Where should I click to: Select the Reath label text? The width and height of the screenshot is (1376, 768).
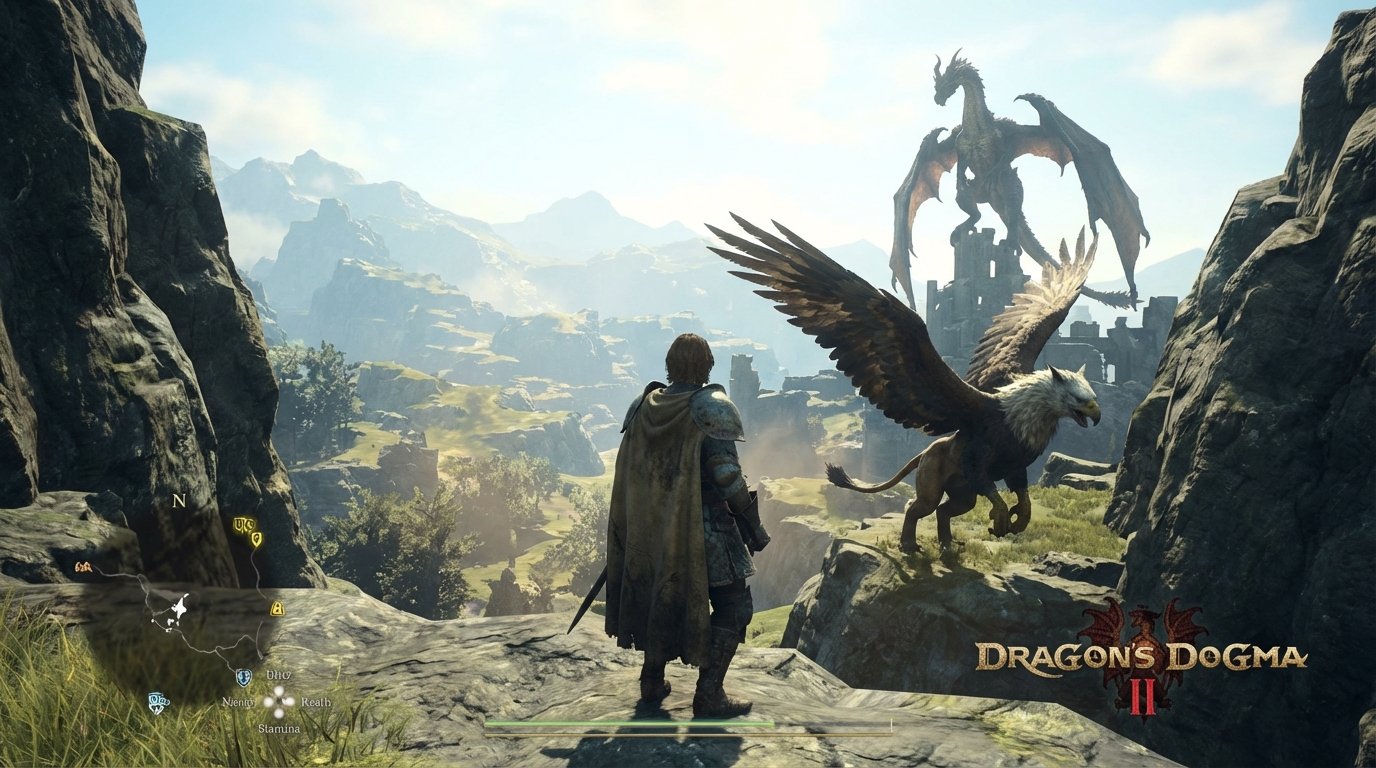(x=315, y=703)
